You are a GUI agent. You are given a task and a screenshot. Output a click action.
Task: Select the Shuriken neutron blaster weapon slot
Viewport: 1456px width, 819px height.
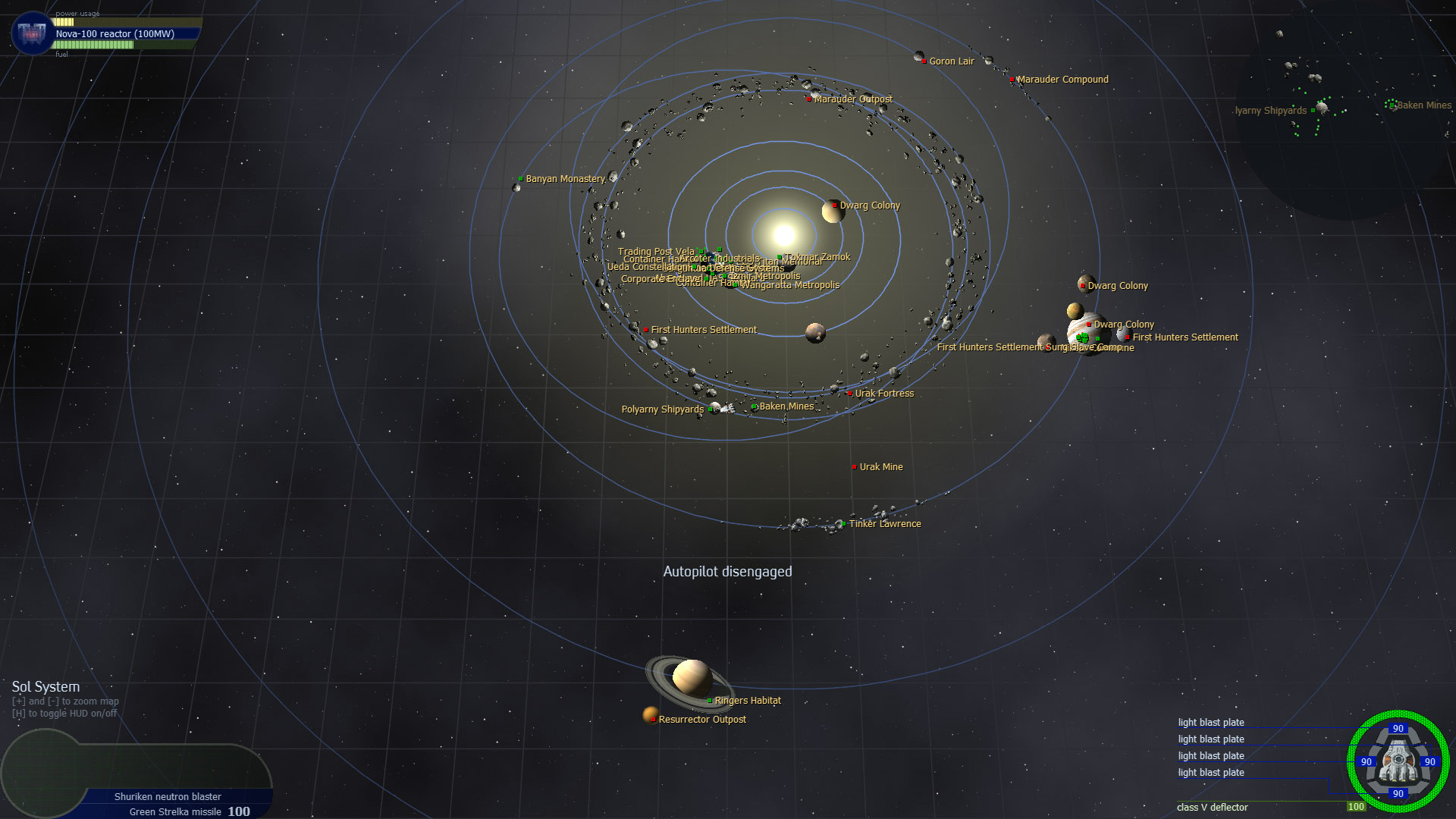(x=168, y=796)
